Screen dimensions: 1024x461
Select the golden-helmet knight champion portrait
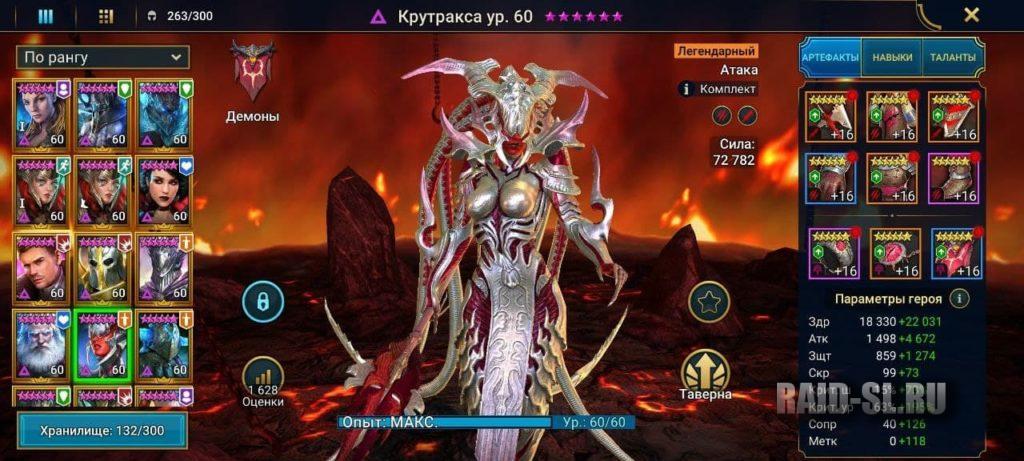pos(103,268)
